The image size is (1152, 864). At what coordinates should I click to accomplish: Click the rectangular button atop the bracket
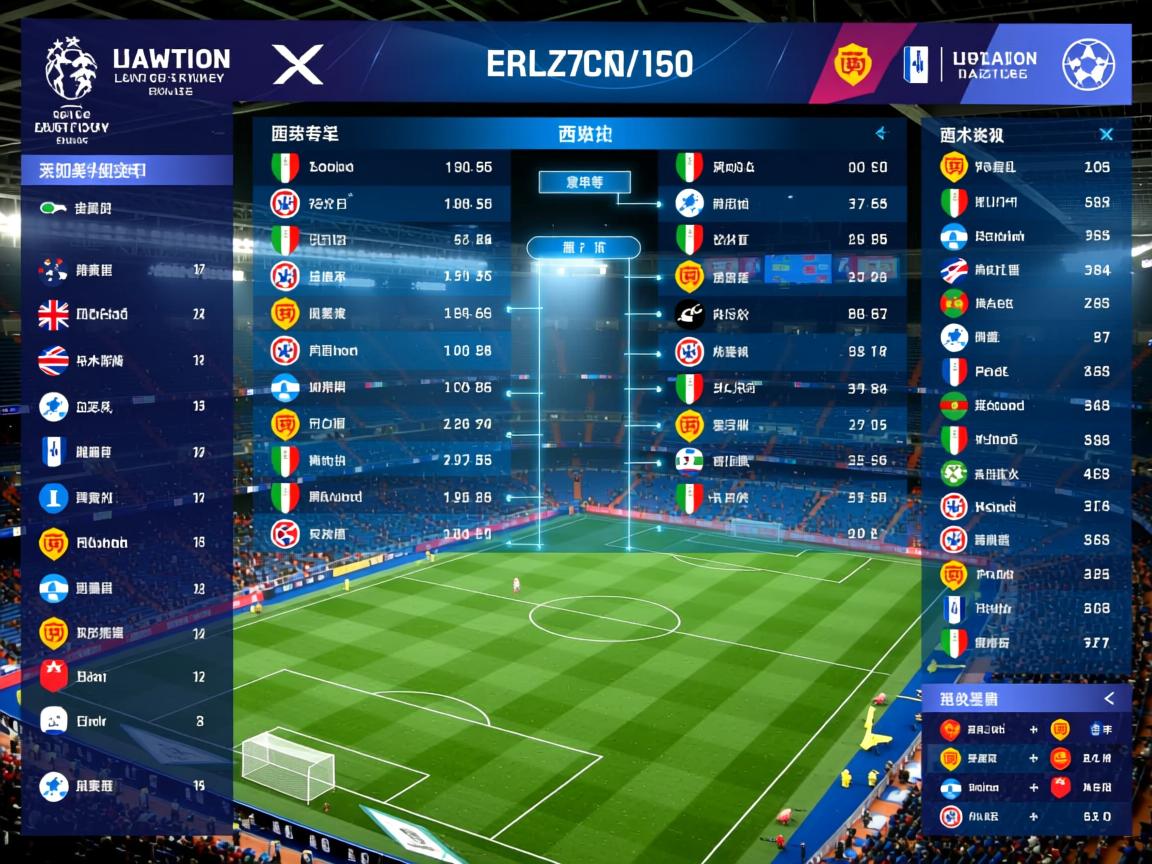point(584,182)
